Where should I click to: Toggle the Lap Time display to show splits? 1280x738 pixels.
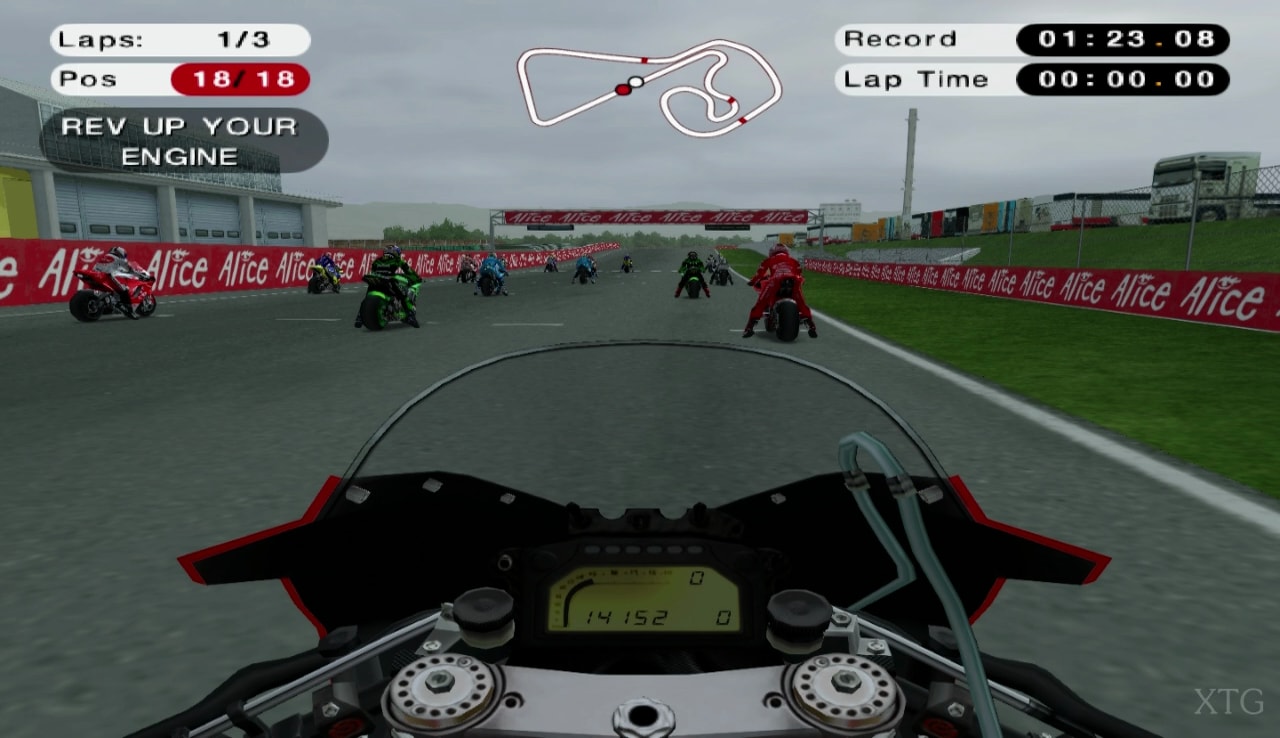pos(1122,79)
